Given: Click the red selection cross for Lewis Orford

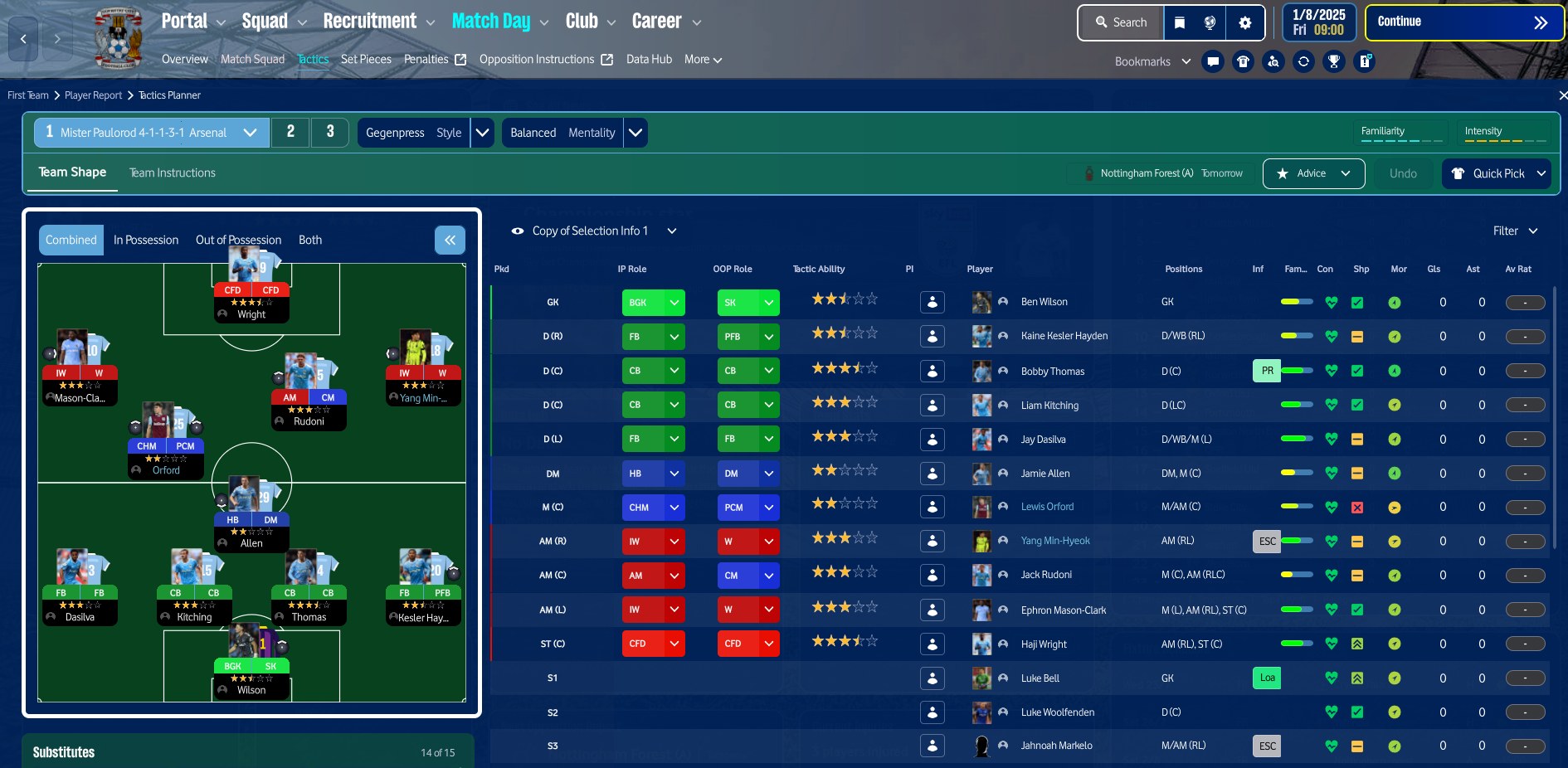Looking at the screenshot, I should (x=1358, y=507).
